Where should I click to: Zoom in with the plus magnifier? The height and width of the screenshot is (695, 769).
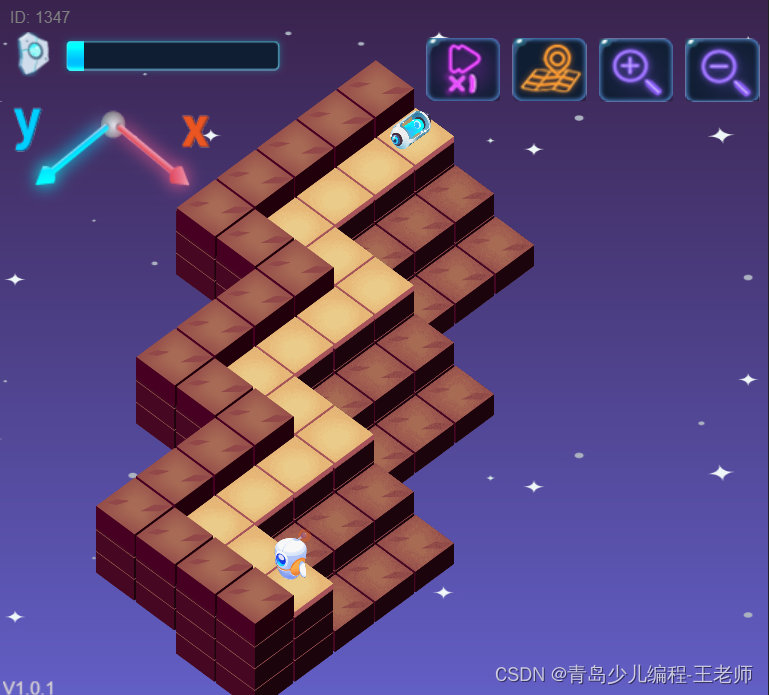(636, 69)
